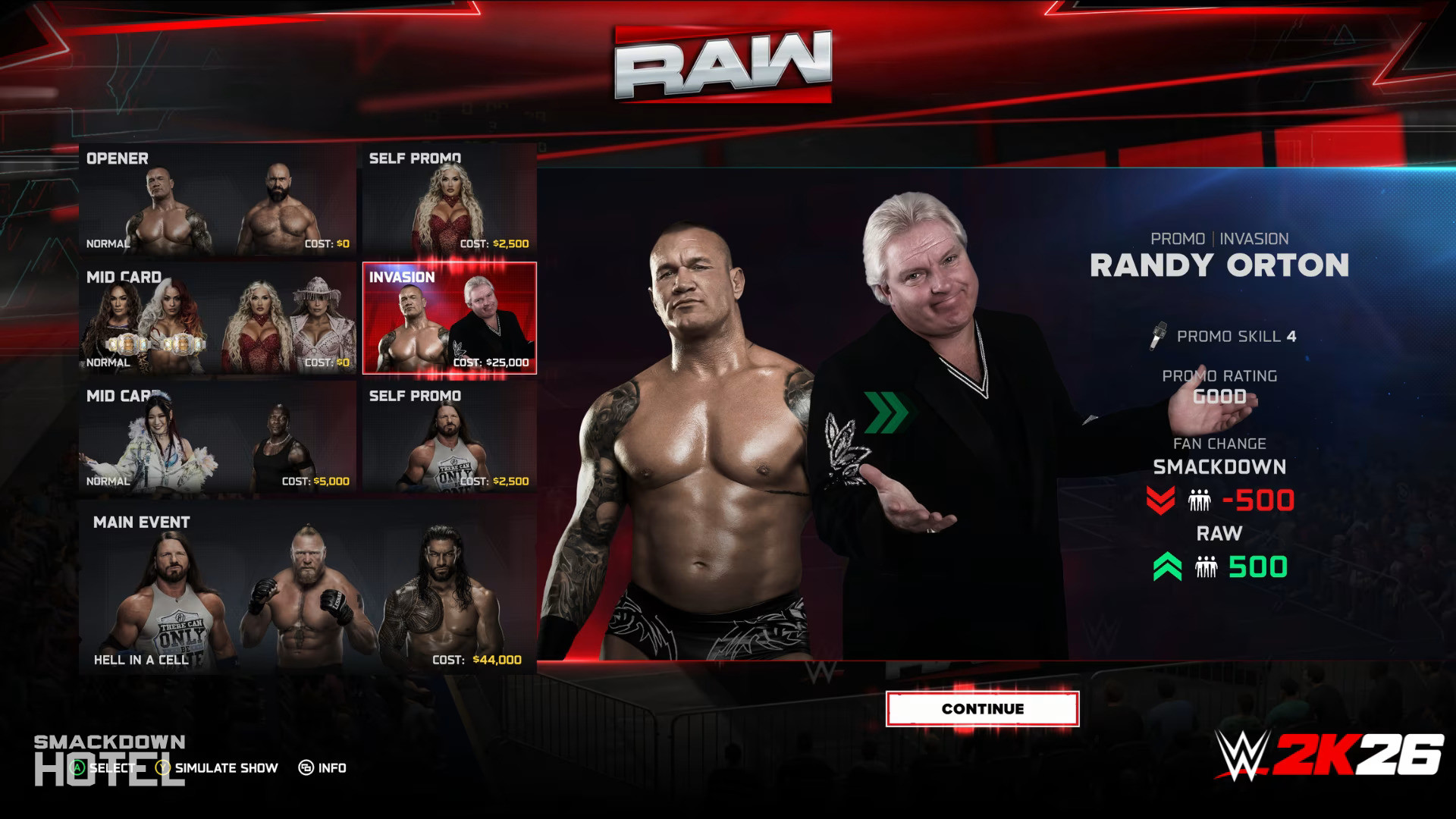Image resolution: width=1456 pixels, height=819 pixels.
Task: Select the Mid Card women's title match
Action: pyautogui.click(x=218, y=318)
